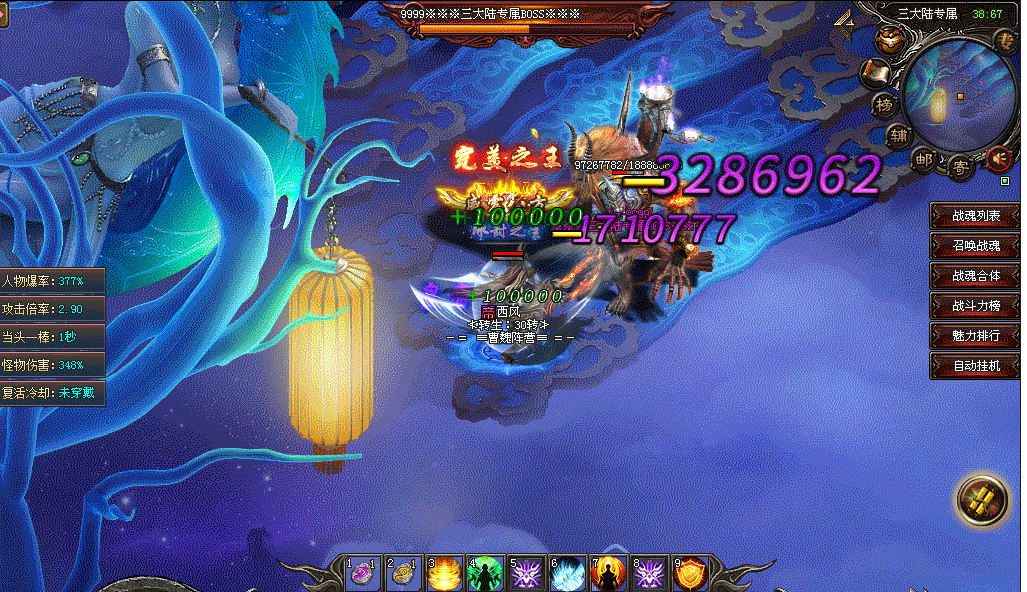Toggle the muted sound speaker icon
The width and height of the screenshot is (1027, 592).
point(996,158)
